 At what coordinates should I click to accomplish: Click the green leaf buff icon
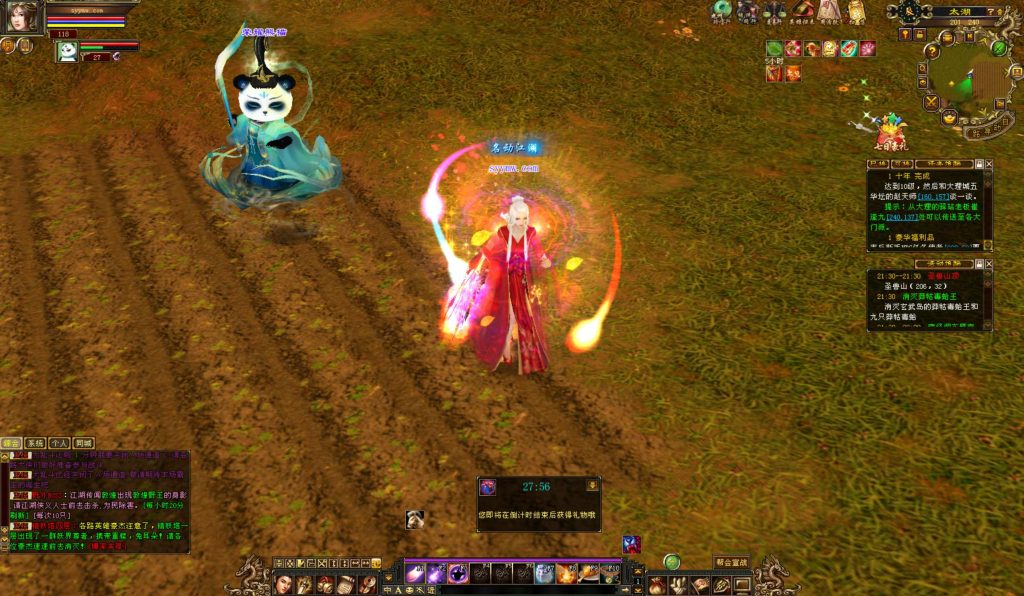774,48
